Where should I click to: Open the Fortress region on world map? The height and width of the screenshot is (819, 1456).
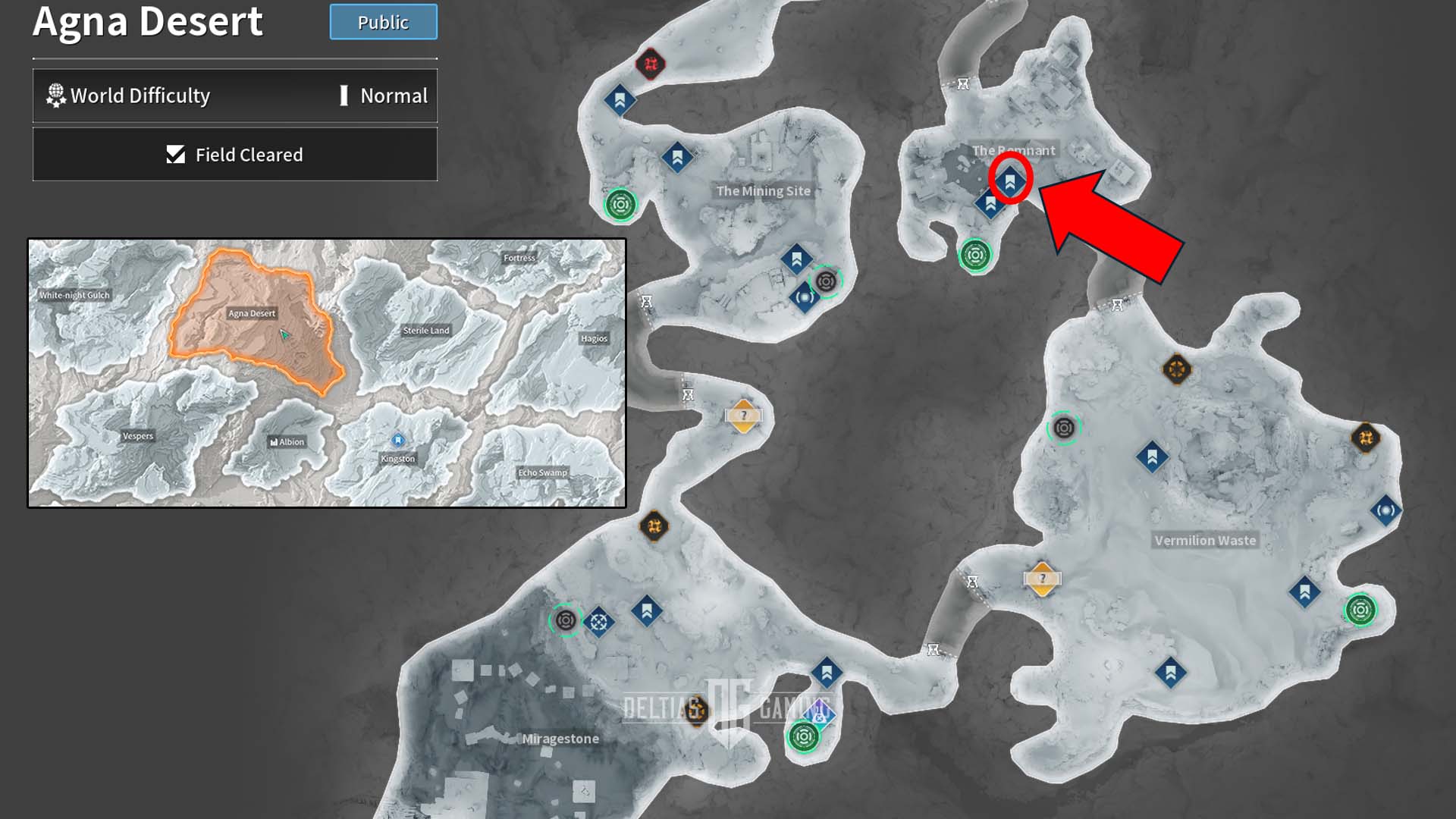point(519,258)
